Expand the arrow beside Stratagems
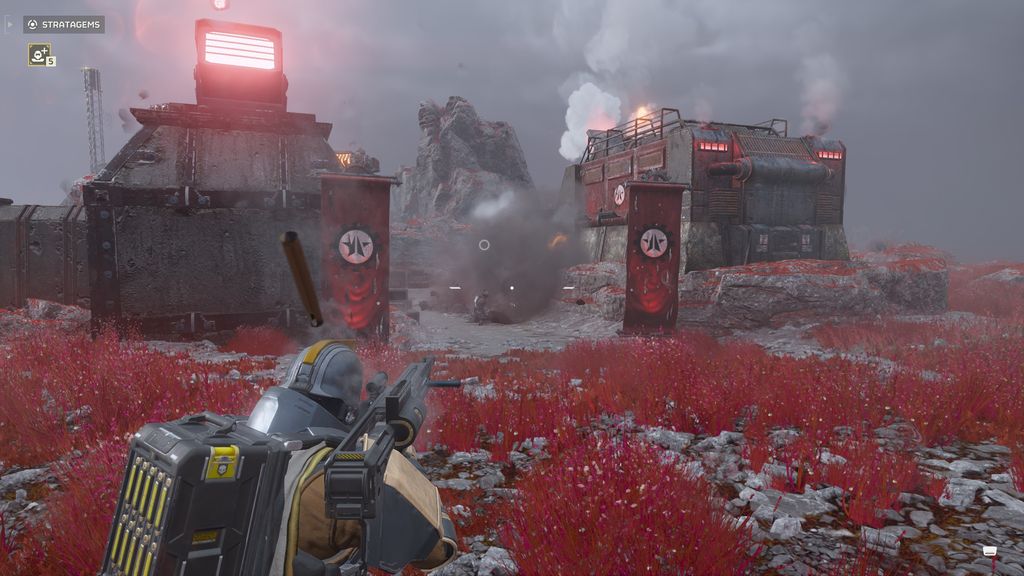 (x=10, y=24)
